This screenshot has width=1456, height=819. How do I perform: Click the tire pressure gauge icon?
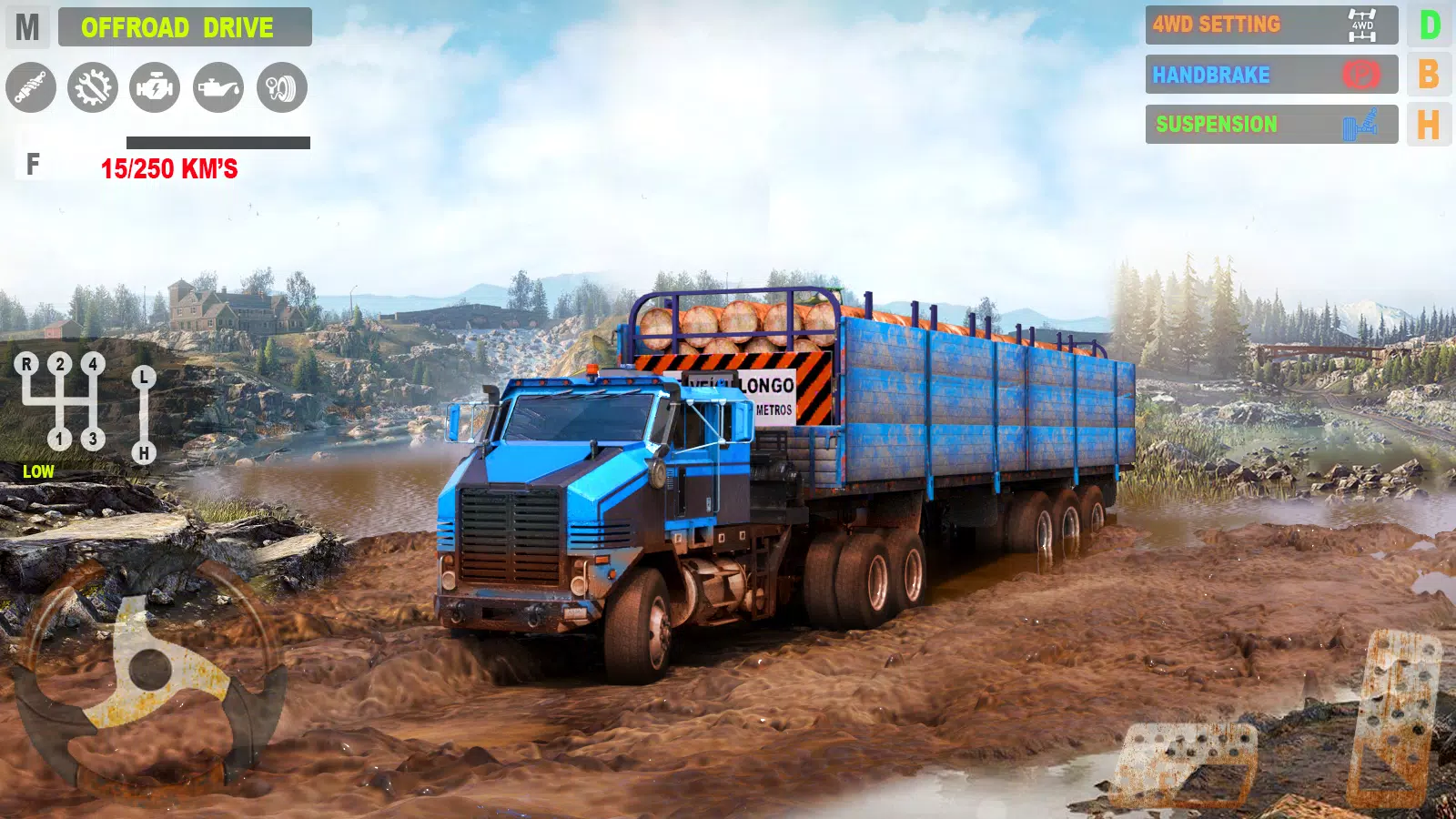click(280, 88)
